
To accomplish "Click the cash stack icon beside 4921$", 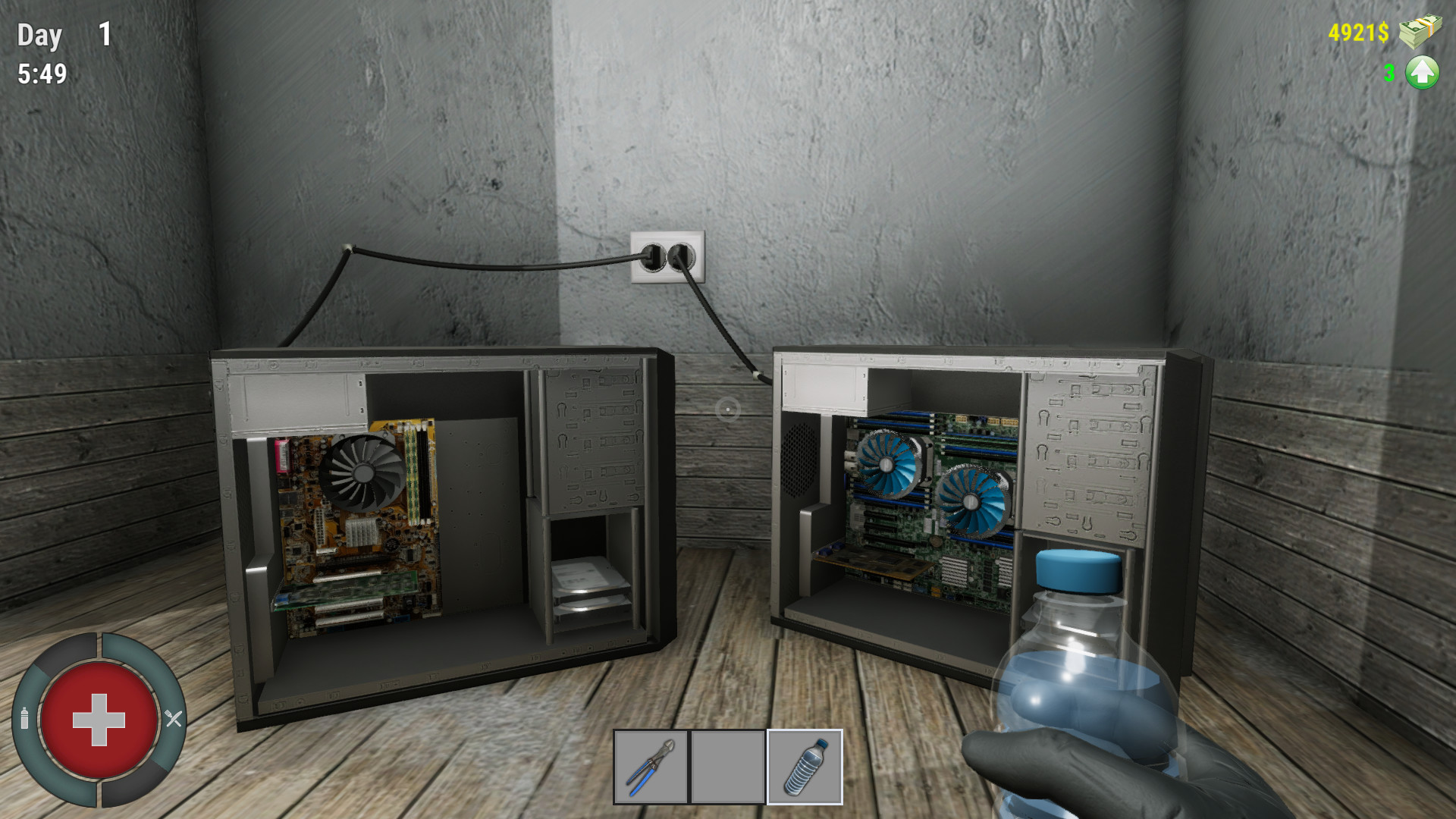I will [x=1422, y=30].
